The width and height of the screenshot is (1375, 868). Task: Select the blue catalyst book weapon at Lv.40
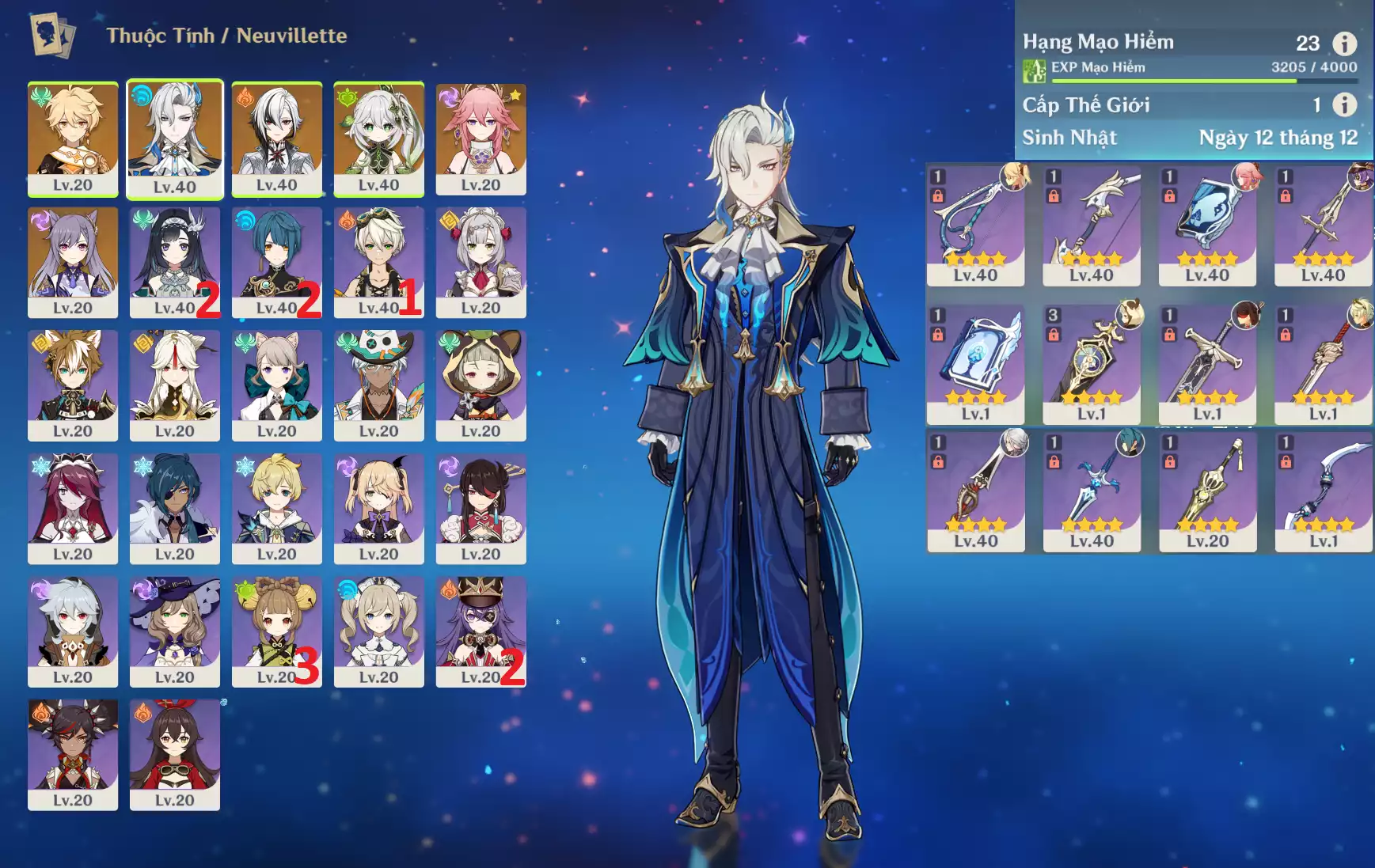(x=1207, y=225)
